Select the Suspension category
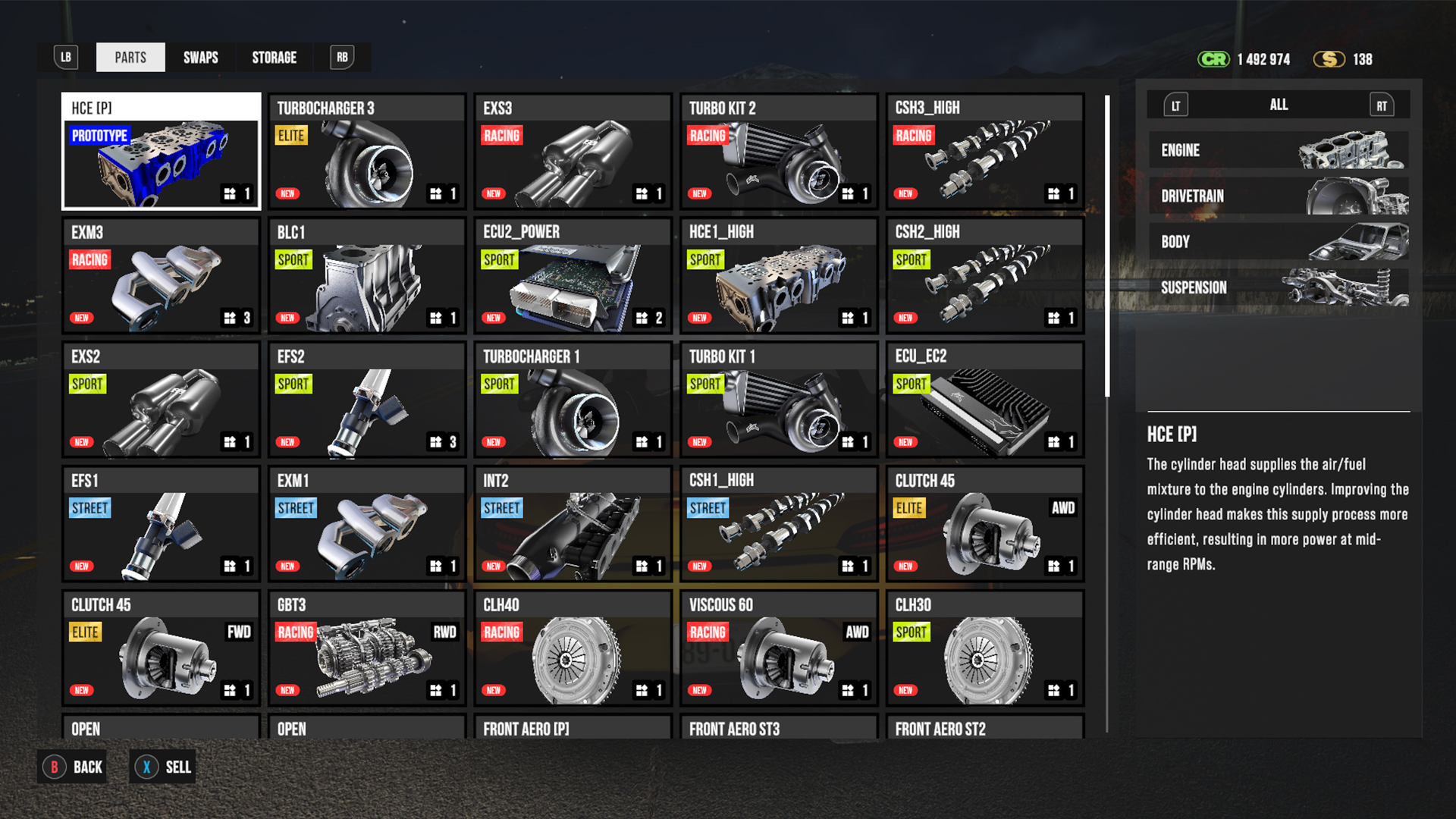 (x=1279, y=287)
